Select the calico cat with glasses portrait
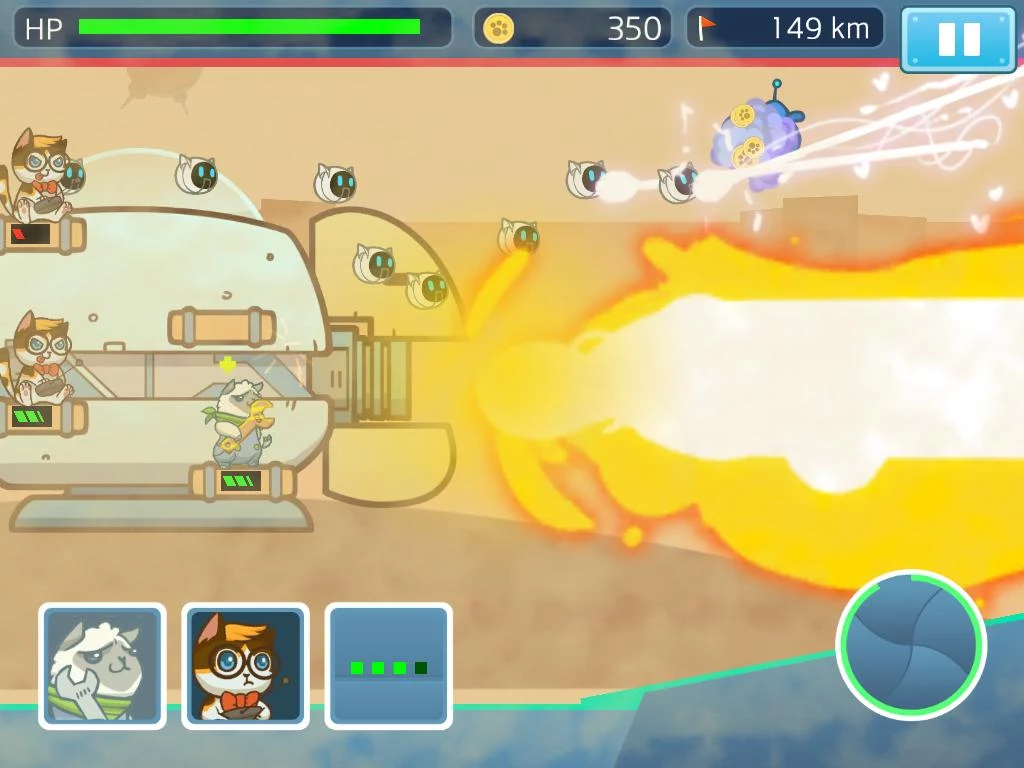Screen dimensions: 1024x768 tap(245, 665)
